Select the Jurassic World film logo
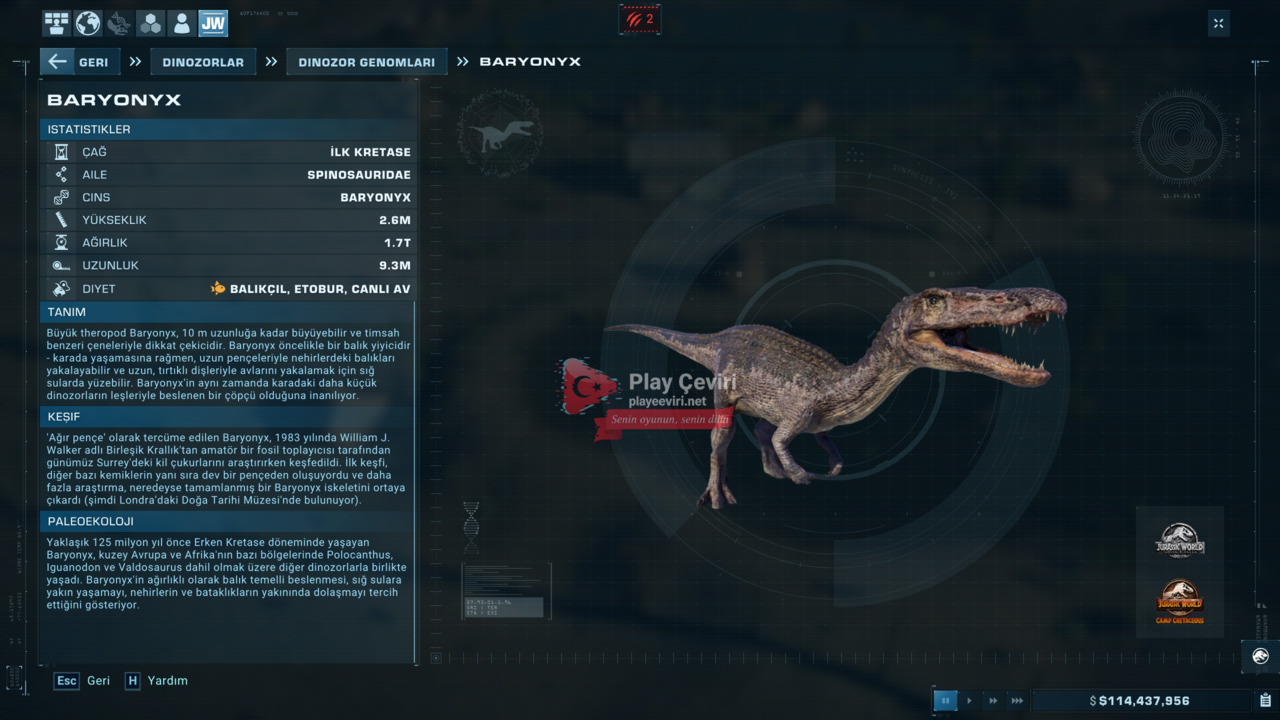Screen dimensions: 1280x720 click(x=1180, y=541)
